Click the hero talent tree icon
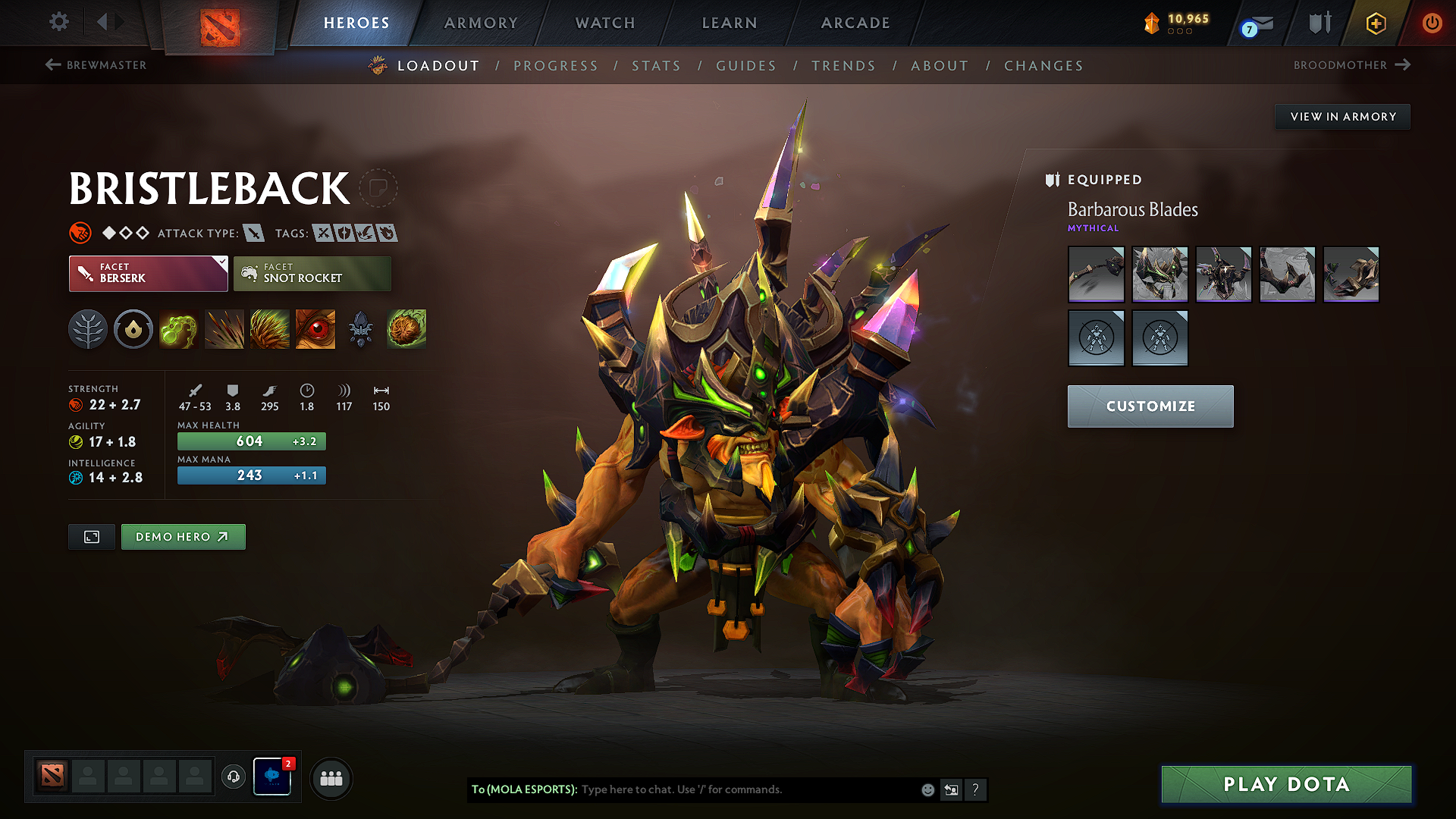 pyautogui.click(x=88, y=329)
